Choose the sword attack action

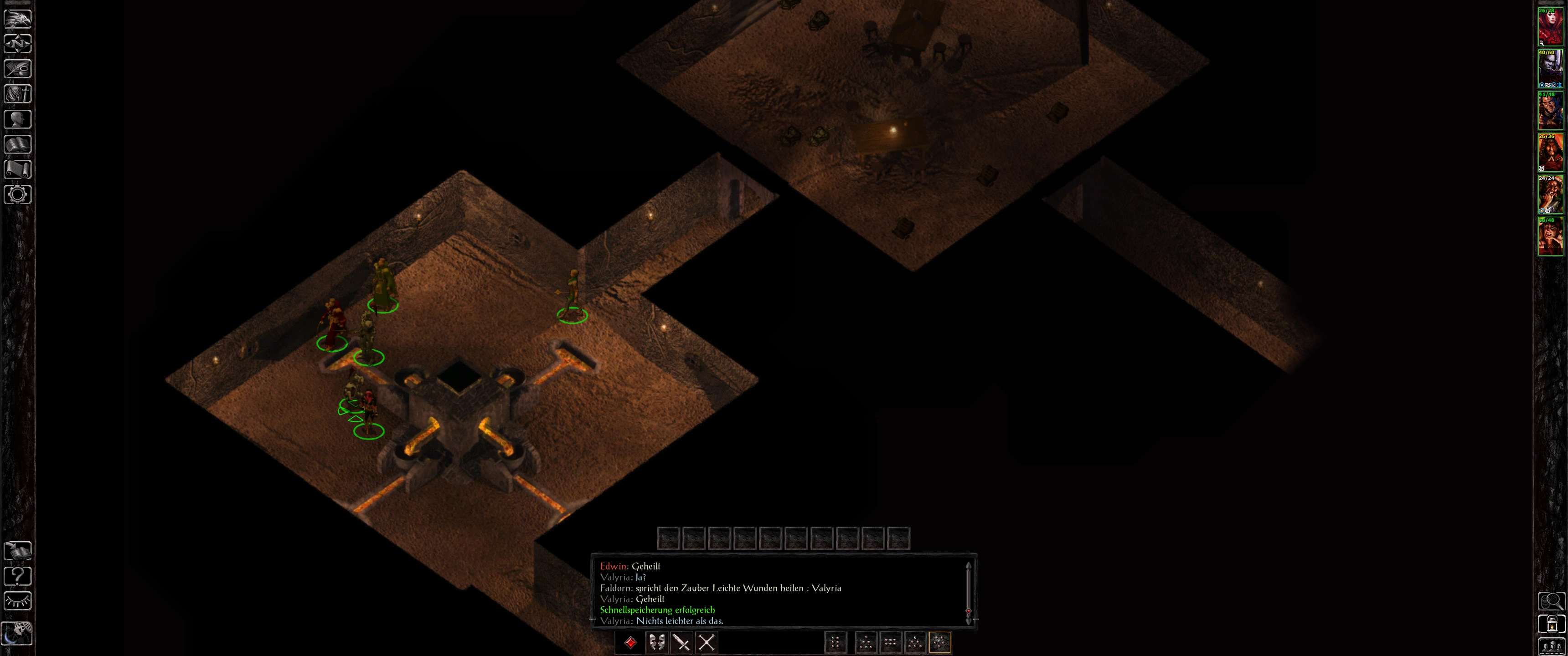[x=681, y=643]
